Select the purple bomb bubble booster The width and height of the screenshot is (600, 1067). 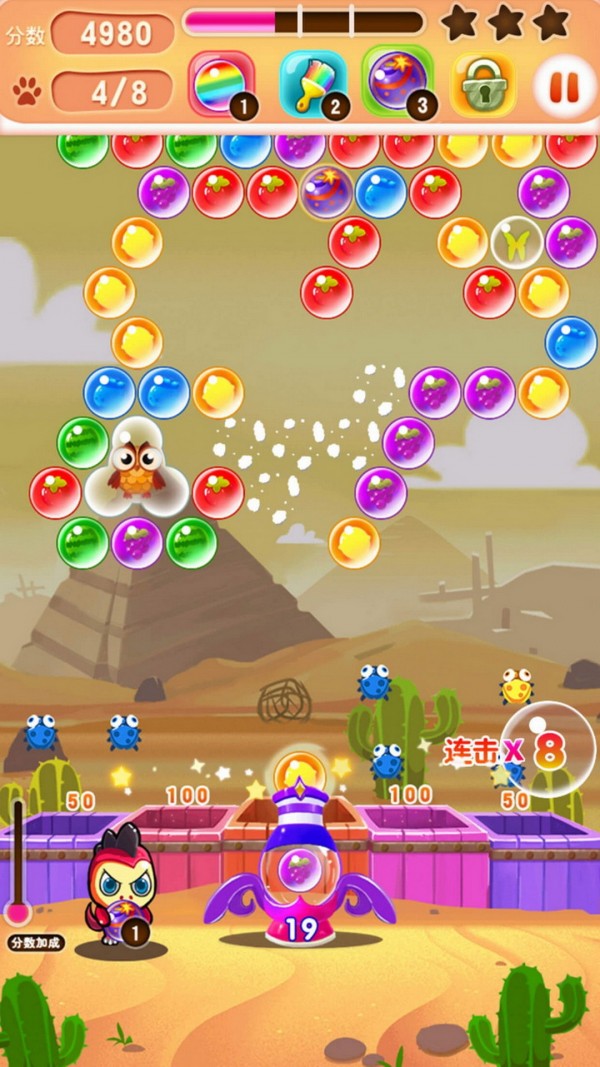click(x=397, y=82)
